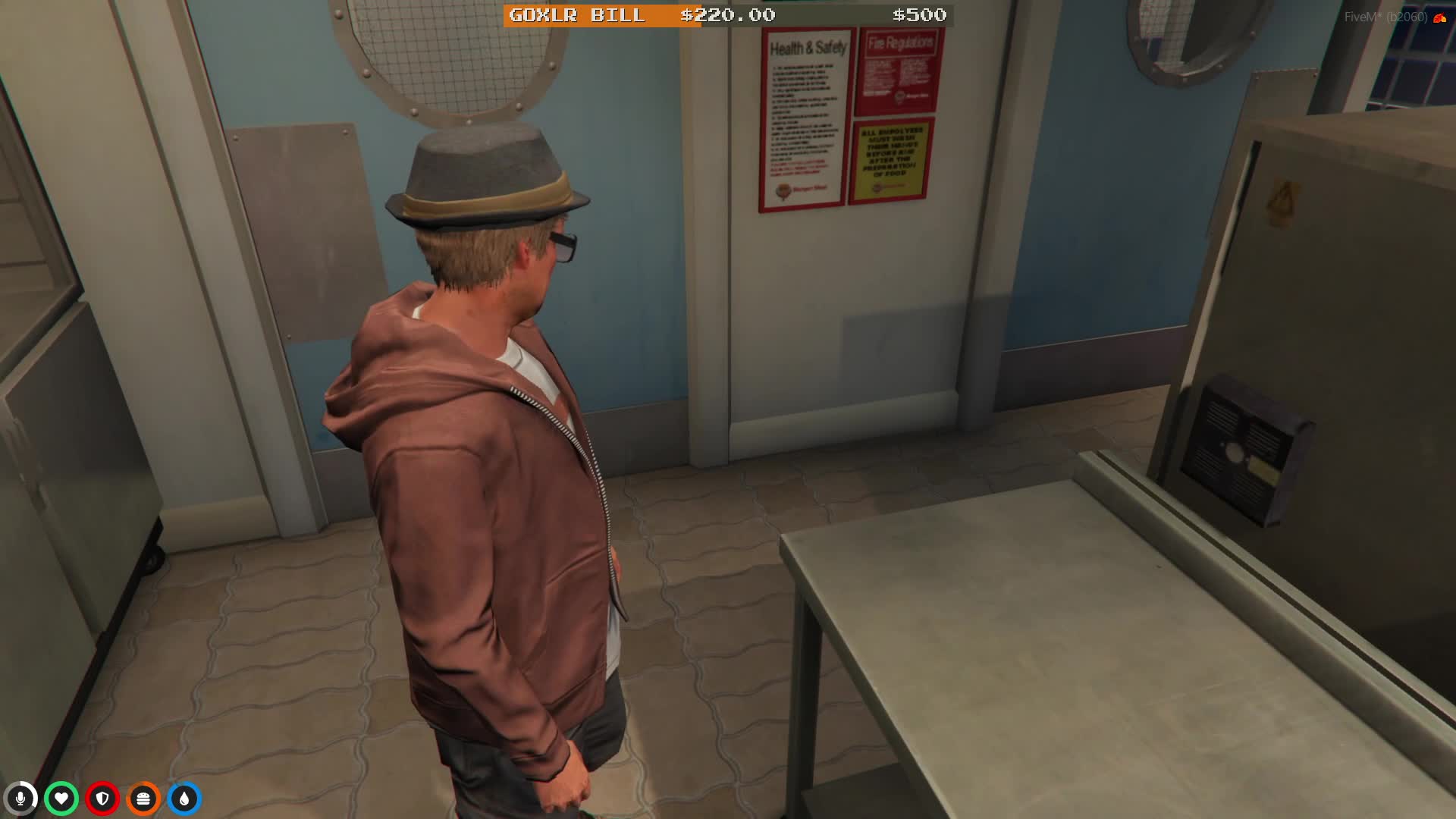Select the green heart health icon

tap(61, 799)
